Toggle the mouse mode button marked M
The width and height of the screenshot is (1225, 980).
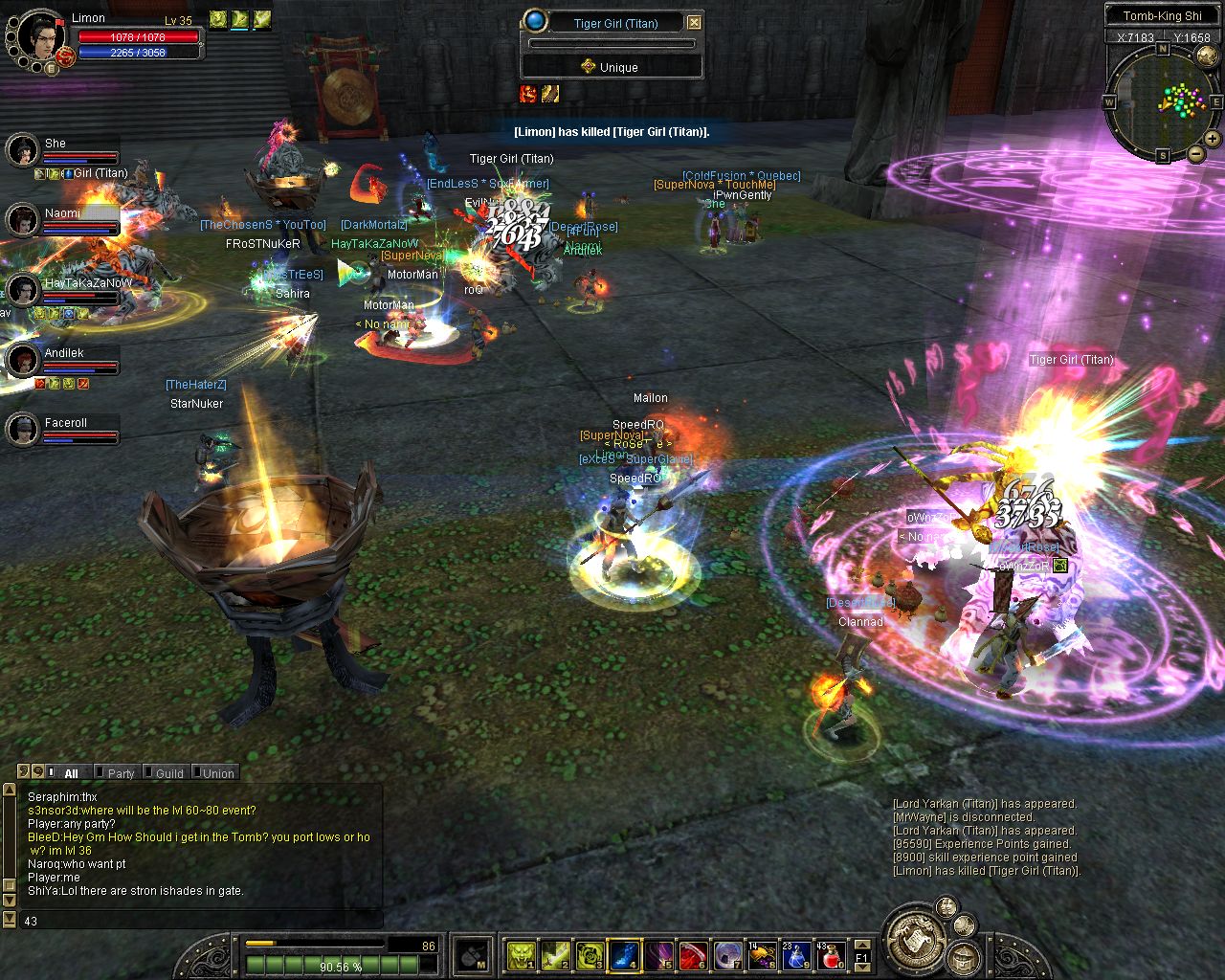(x=473, y=955)
